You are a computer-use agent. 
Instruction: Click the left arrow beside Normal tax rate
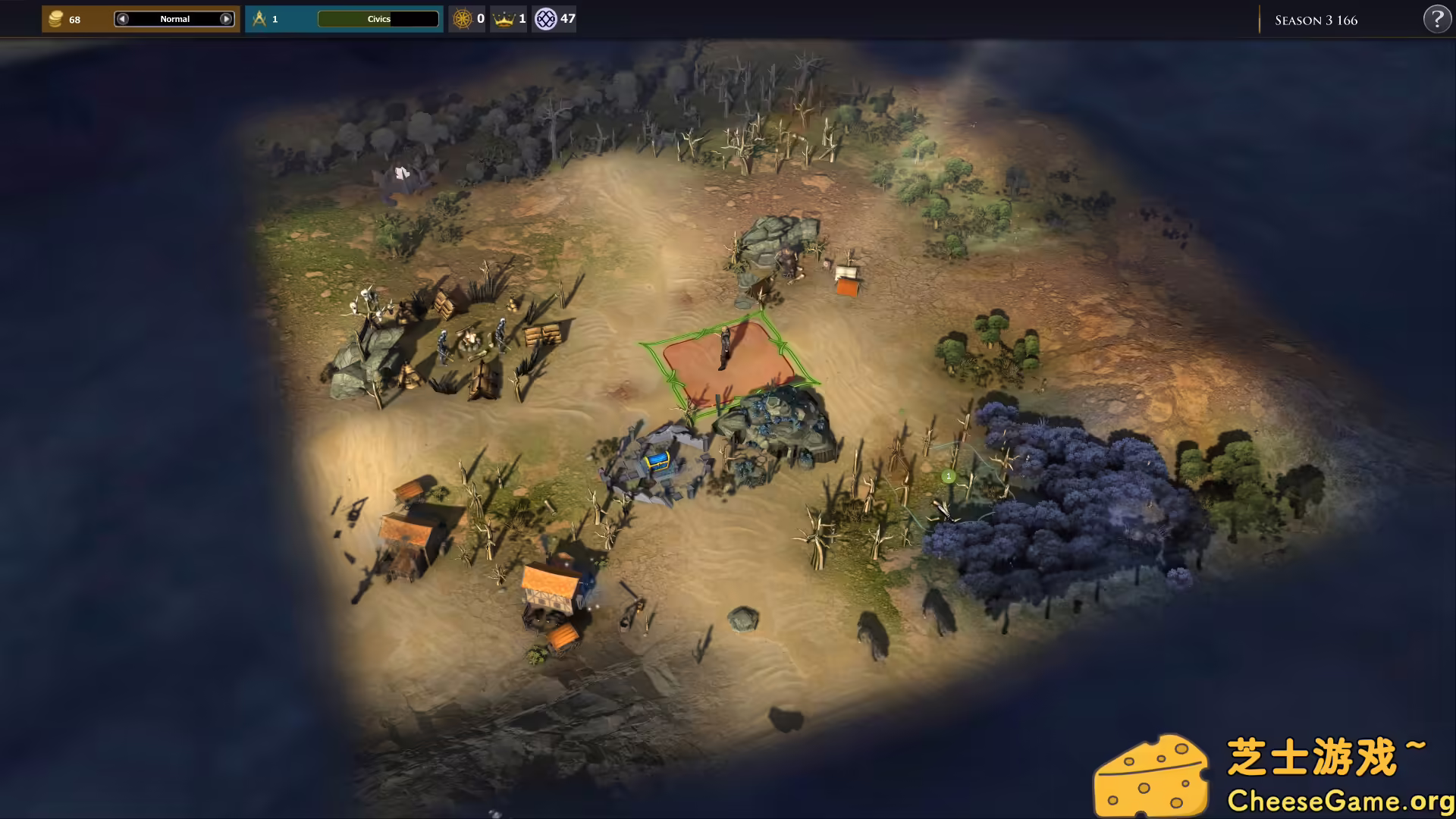tap(123, 19)
